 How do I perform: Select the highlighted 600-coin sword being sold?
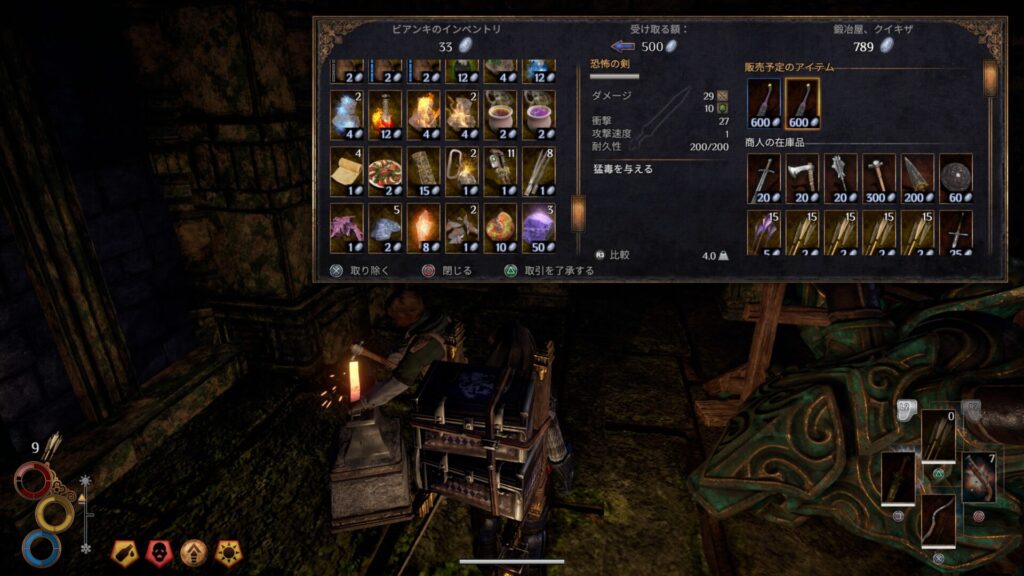coord(802,105)
